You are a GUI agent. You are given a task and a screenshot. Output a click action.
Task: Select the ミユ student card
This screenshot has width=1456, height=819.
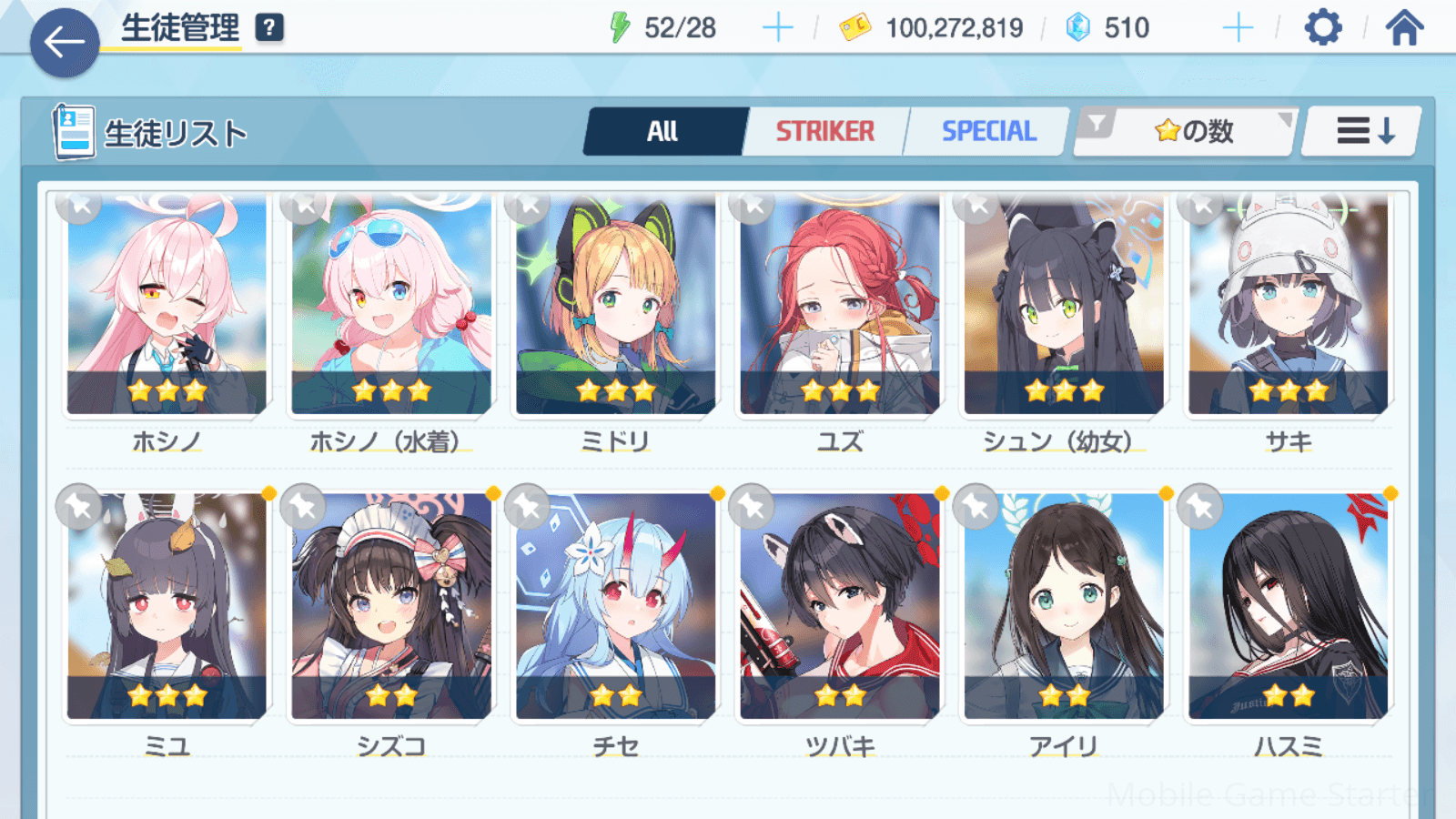(x=167, y=607)
